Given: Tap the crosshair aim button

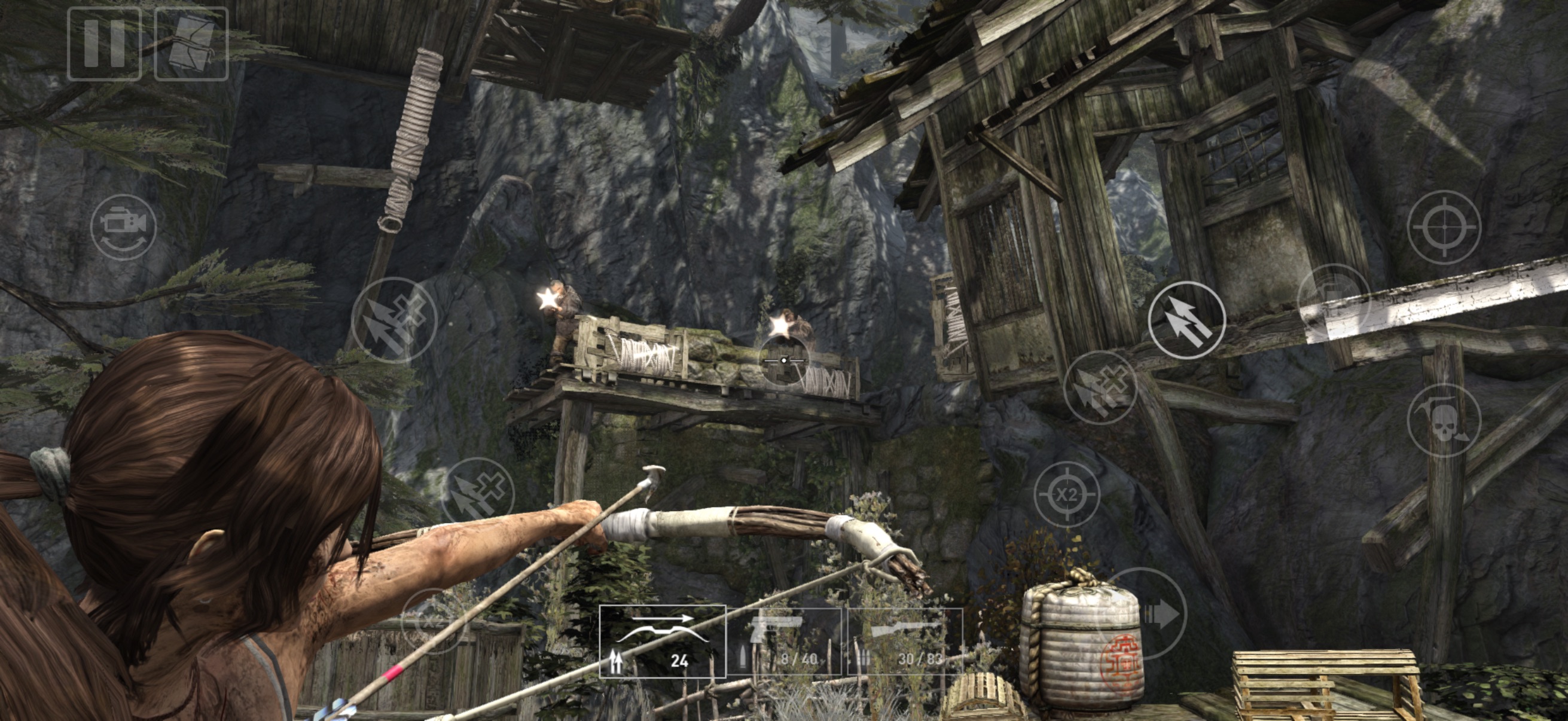Looking at the screenshot, I should [1444, 227].
